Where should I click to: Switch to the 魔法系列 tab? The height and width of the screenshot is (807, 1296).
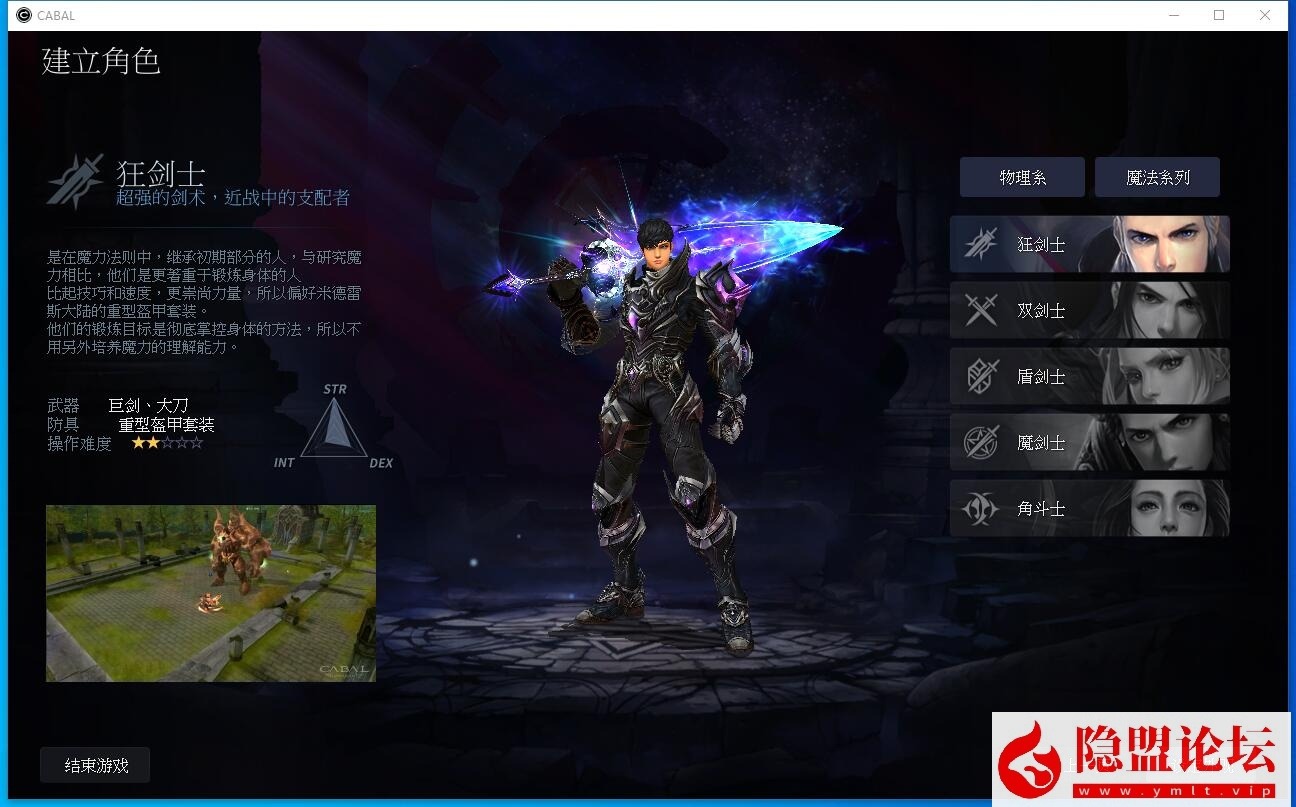(1158, 176)
